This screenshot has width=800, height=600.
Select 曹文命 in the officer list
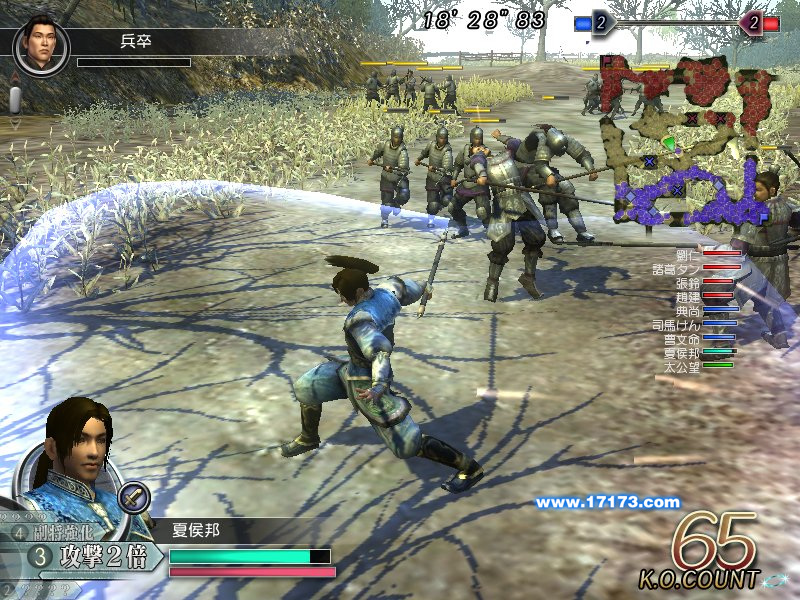click(x=683, y=338)
